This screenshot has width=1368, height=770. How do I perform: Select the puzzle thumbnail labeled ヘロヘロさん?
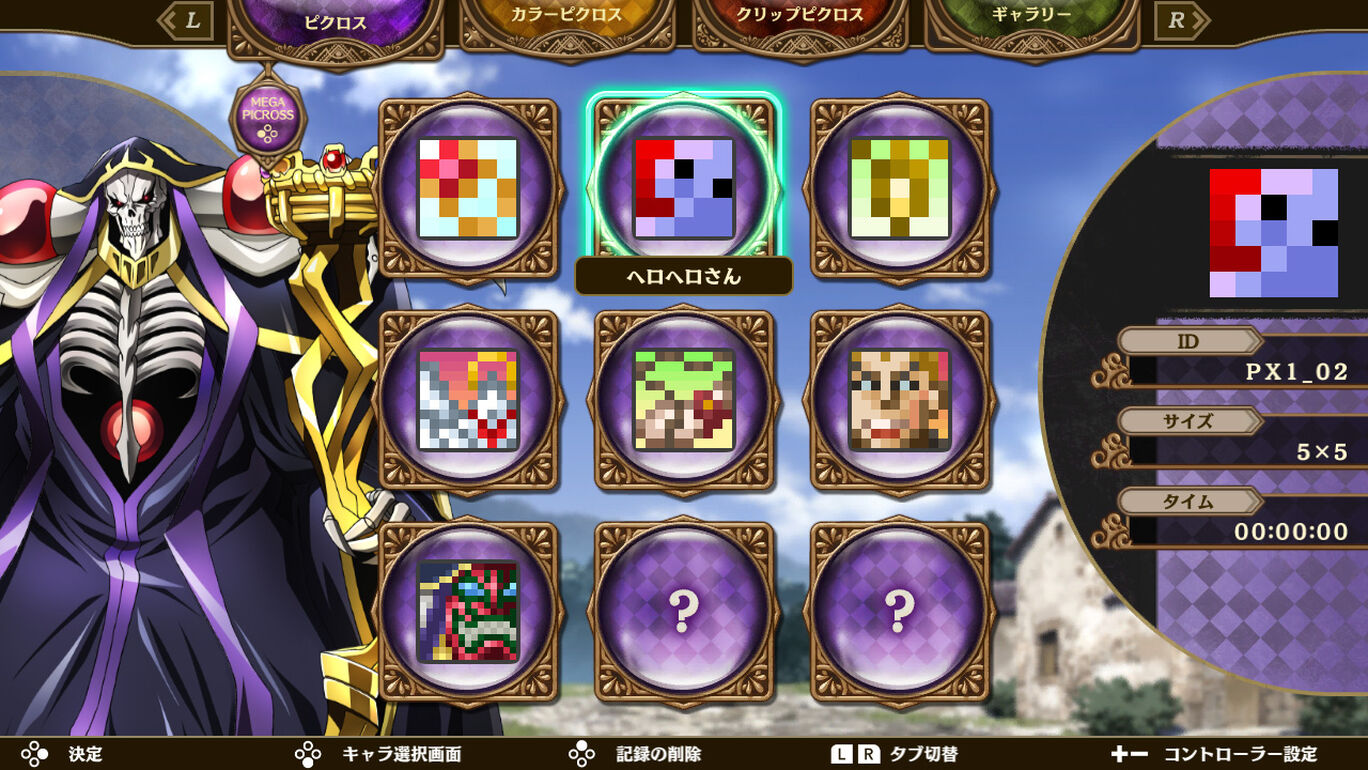coord(682,185)
